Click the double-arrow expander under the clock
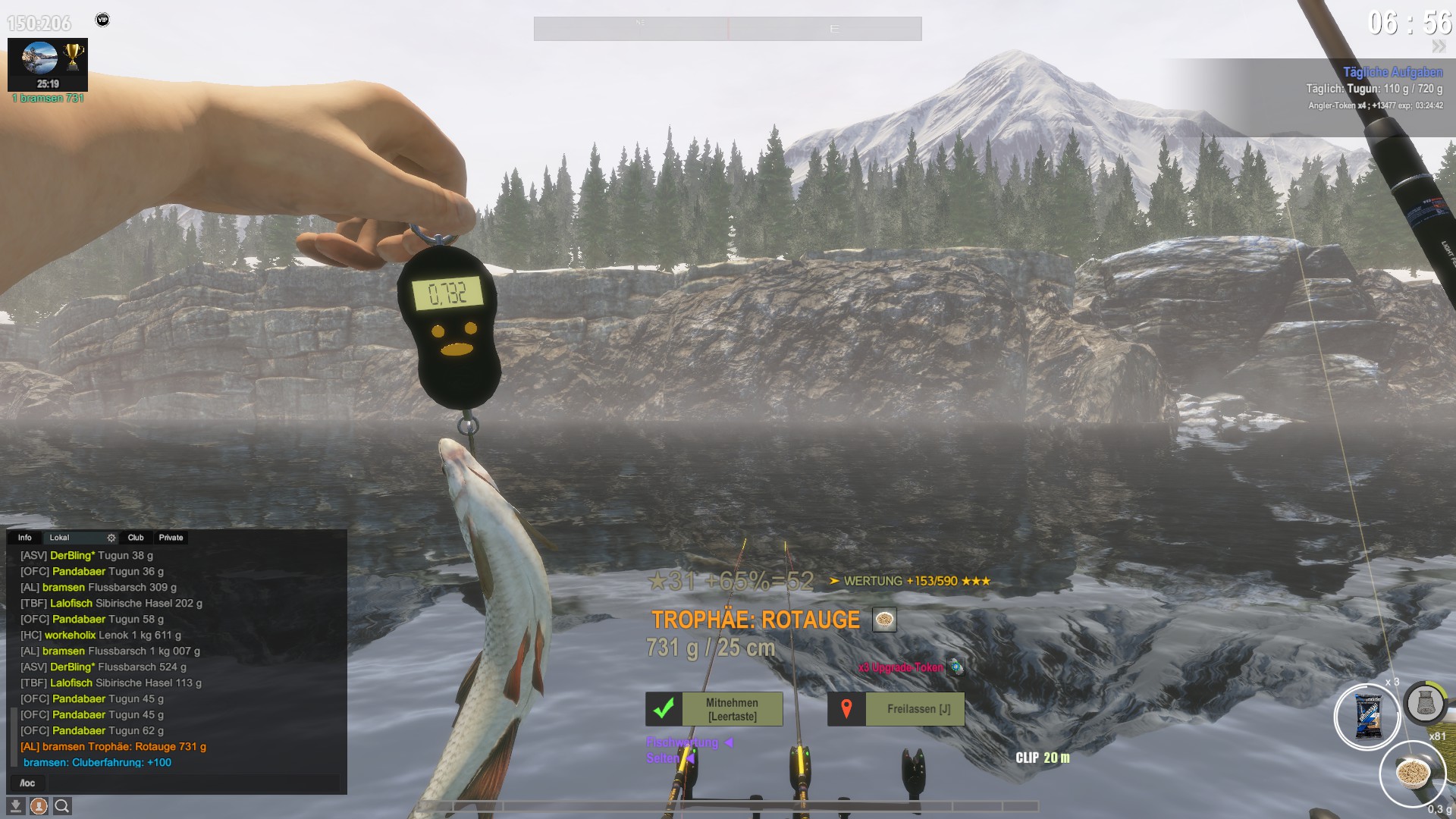 1439,47
